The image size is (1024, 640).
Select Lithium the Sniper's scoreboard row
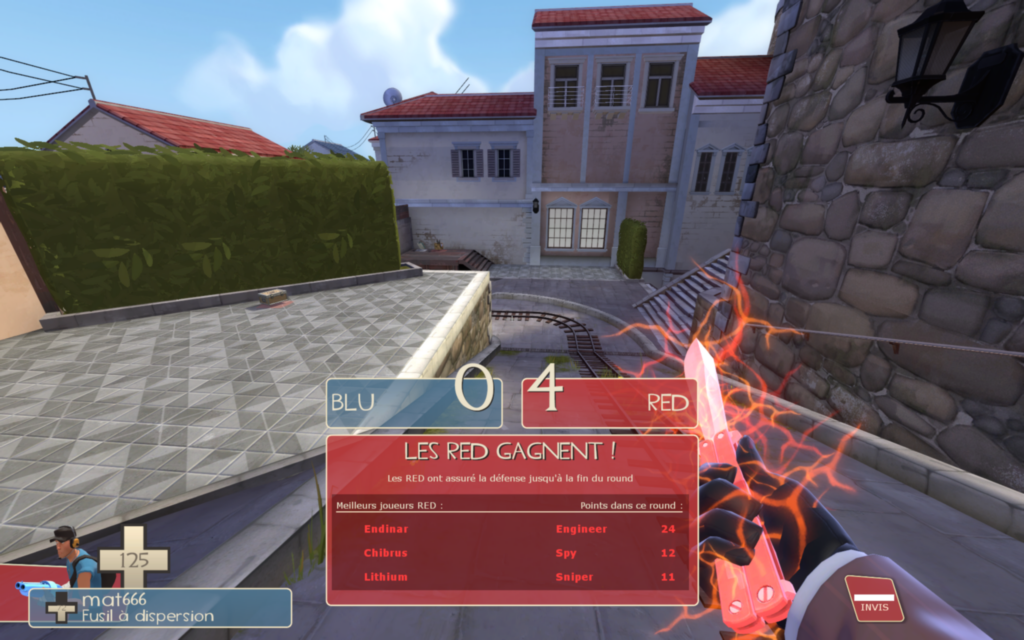coord(511,577)
